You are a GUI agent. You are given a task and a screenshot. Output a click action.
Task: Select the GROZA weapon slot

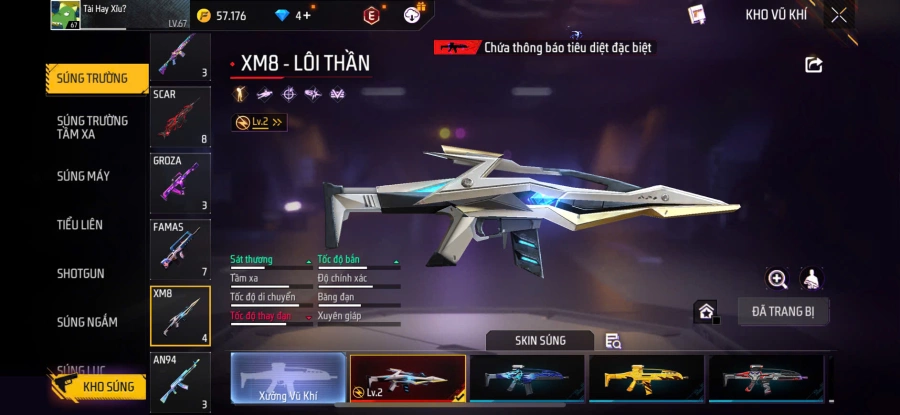[x=180, y=184]
